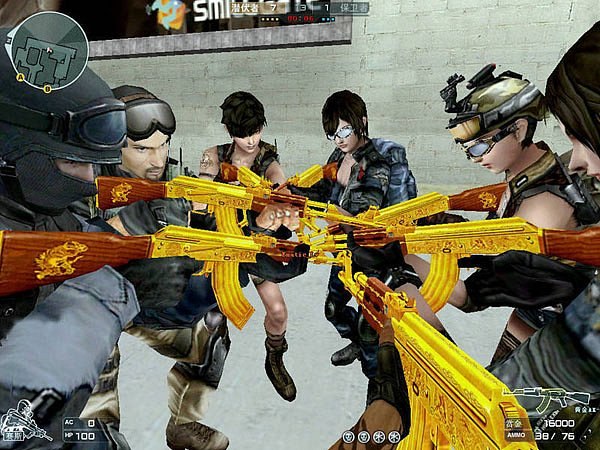
Task: Click the circular minimap radar
Action: (x=47, y=50)
